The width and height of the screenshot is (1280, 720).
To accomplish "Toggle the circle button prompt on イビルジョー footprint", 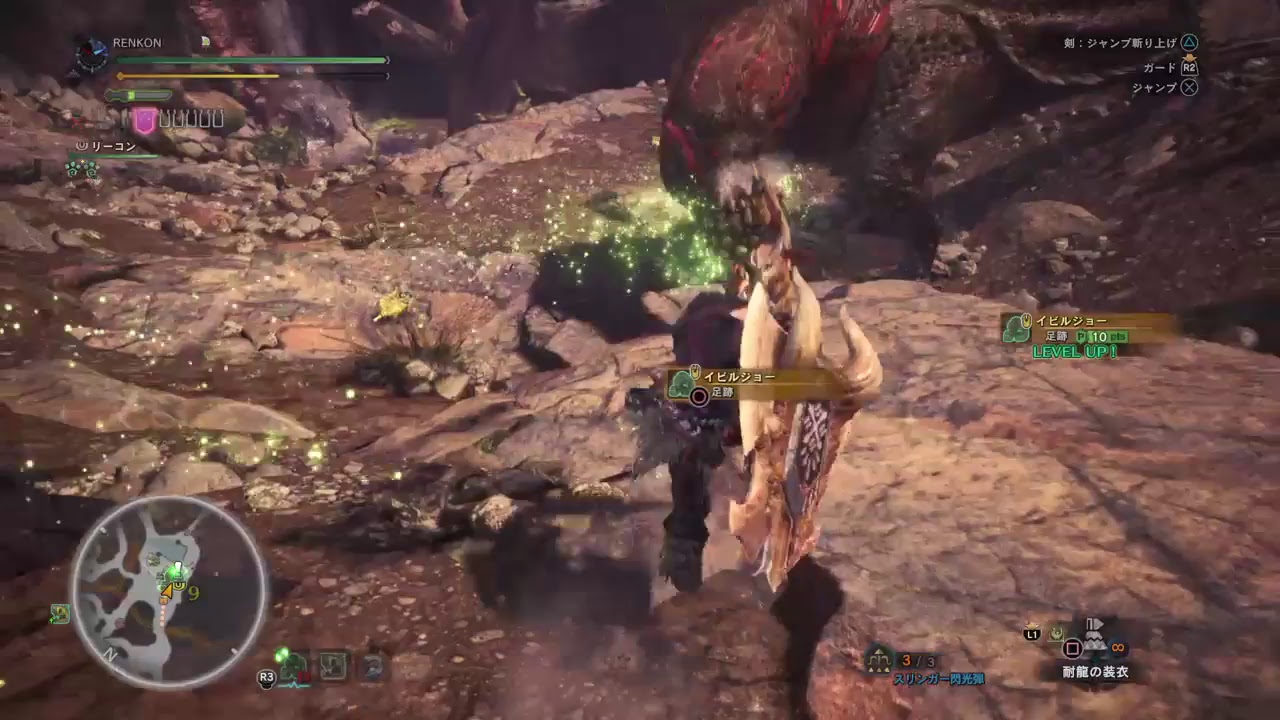I will tap(697, 397).
